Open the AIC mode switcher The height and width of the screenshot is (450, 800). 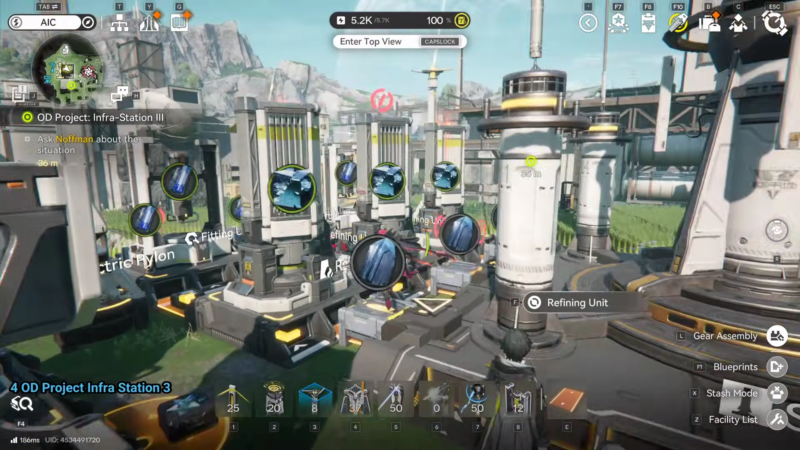tap(50, 22)
